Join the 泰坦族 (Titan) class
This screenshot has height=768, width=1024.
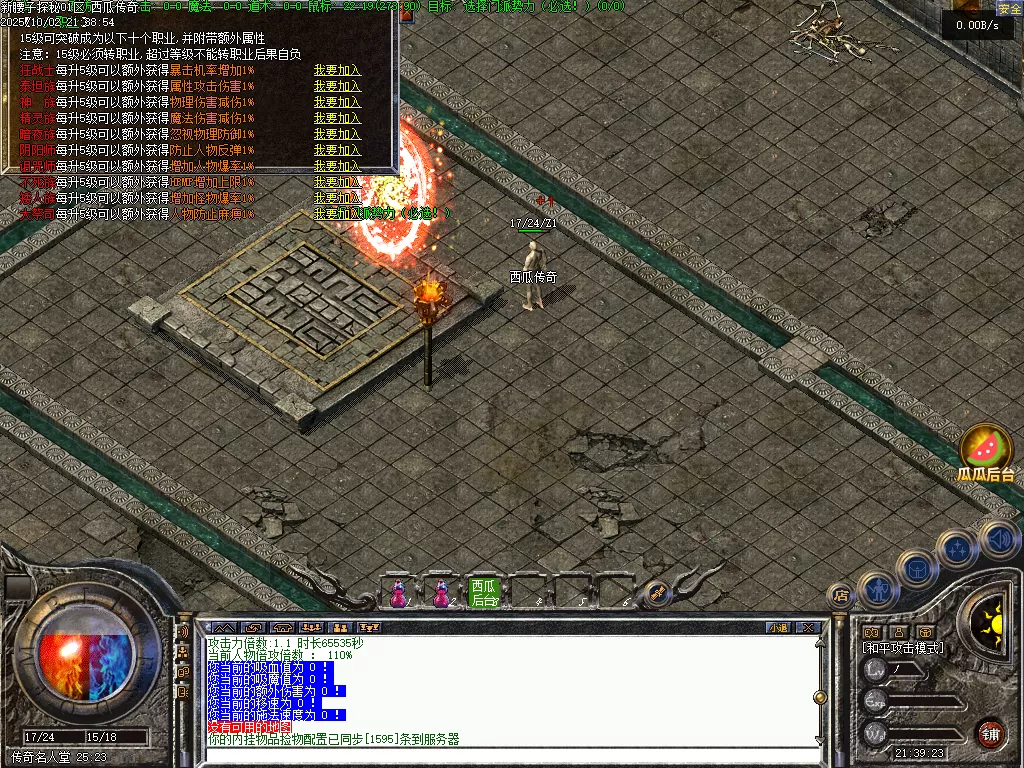point(337,87)
